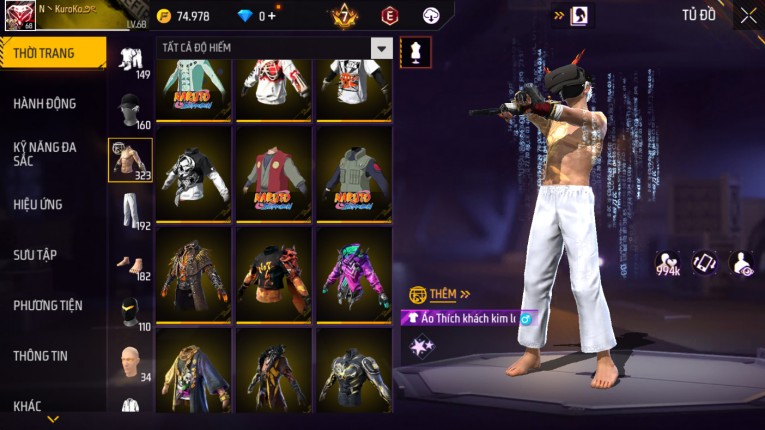Show the pants category with 192 items

pos(130,211)
